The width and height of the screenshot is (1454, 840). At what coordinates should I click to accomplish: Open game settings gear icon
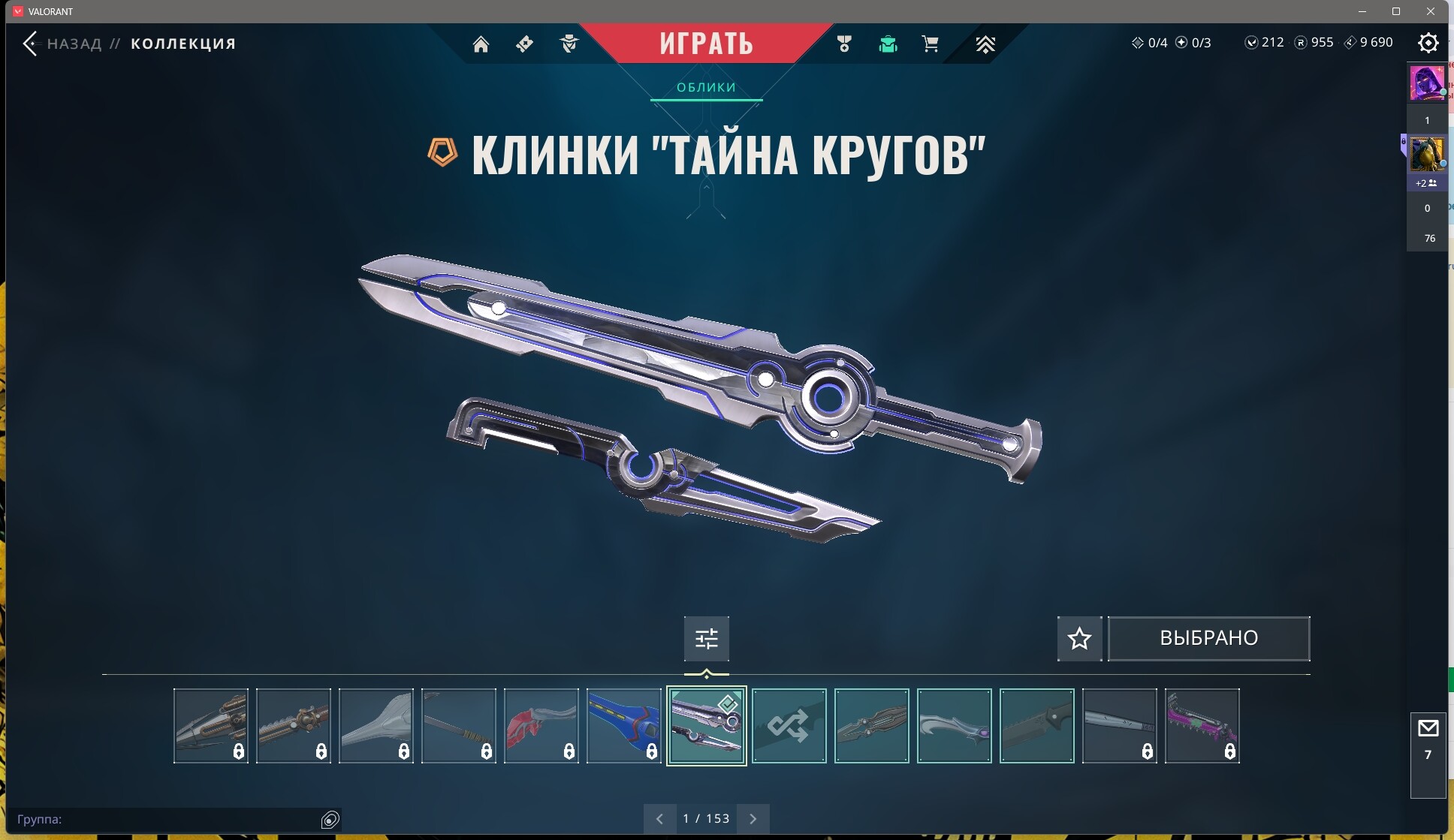coord(1428,43)
